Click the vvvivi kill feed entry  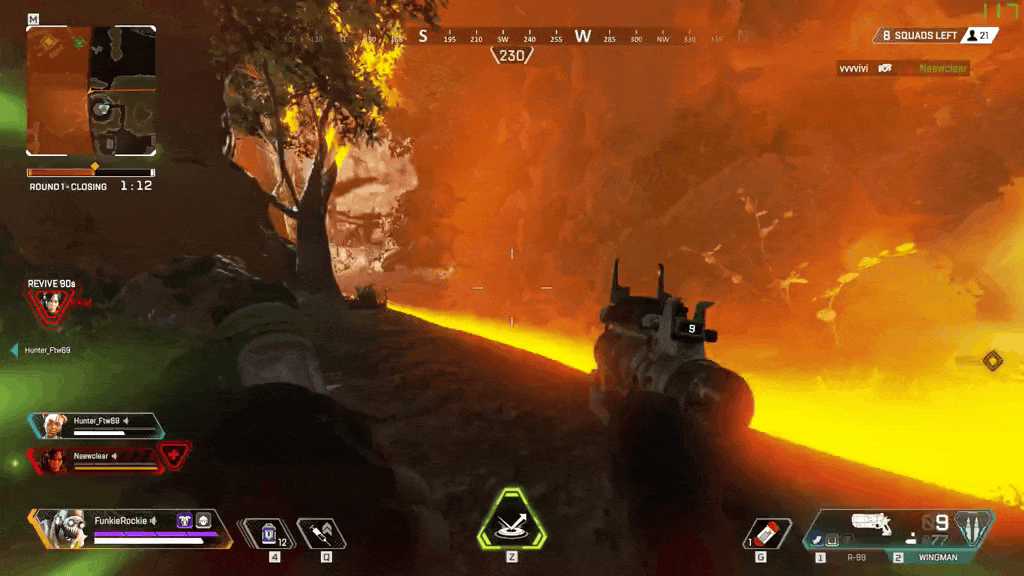(903, 68)
